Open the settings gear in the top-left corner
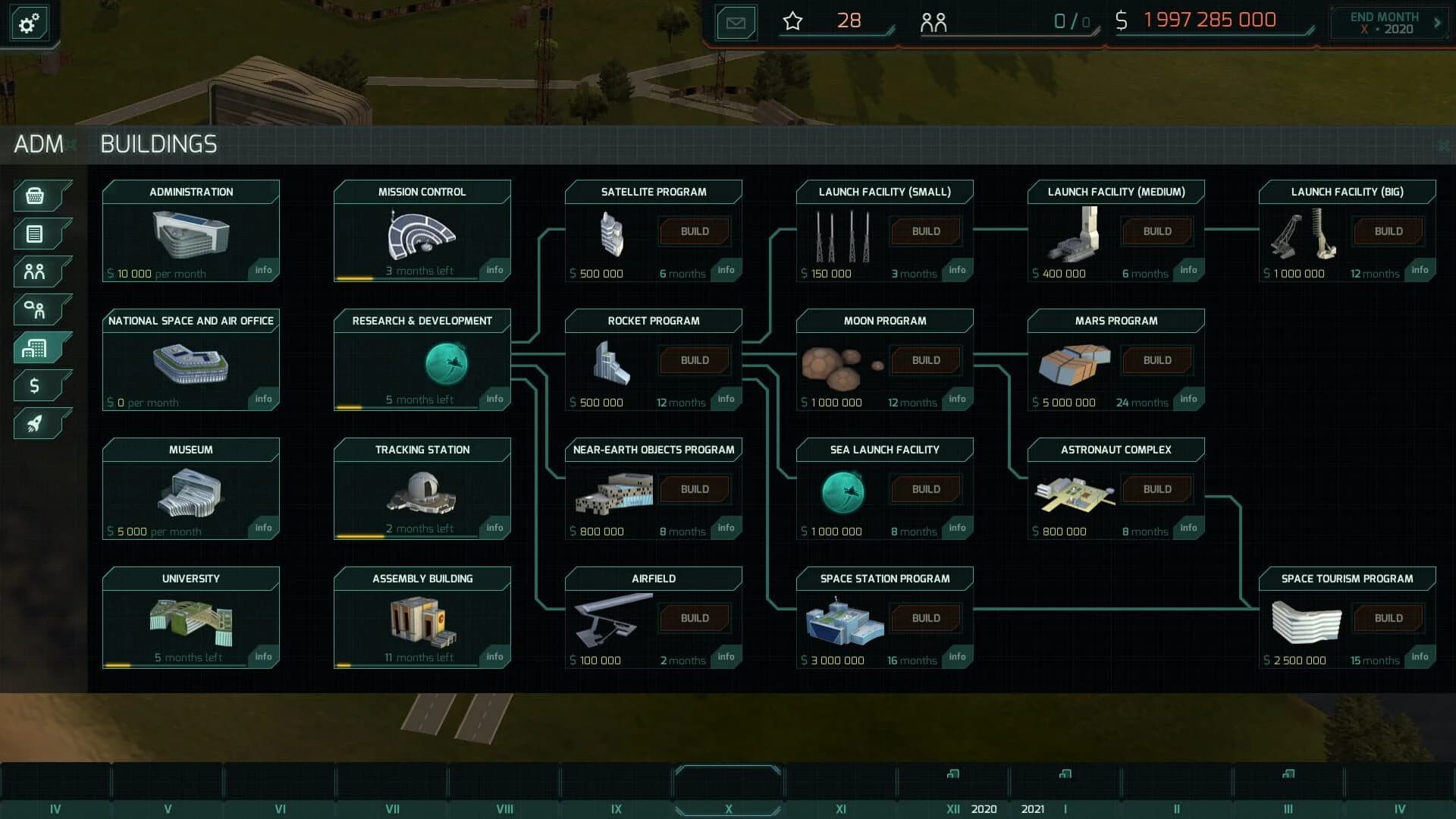The height and width of the screenshot is (819, 1456). 28,23
